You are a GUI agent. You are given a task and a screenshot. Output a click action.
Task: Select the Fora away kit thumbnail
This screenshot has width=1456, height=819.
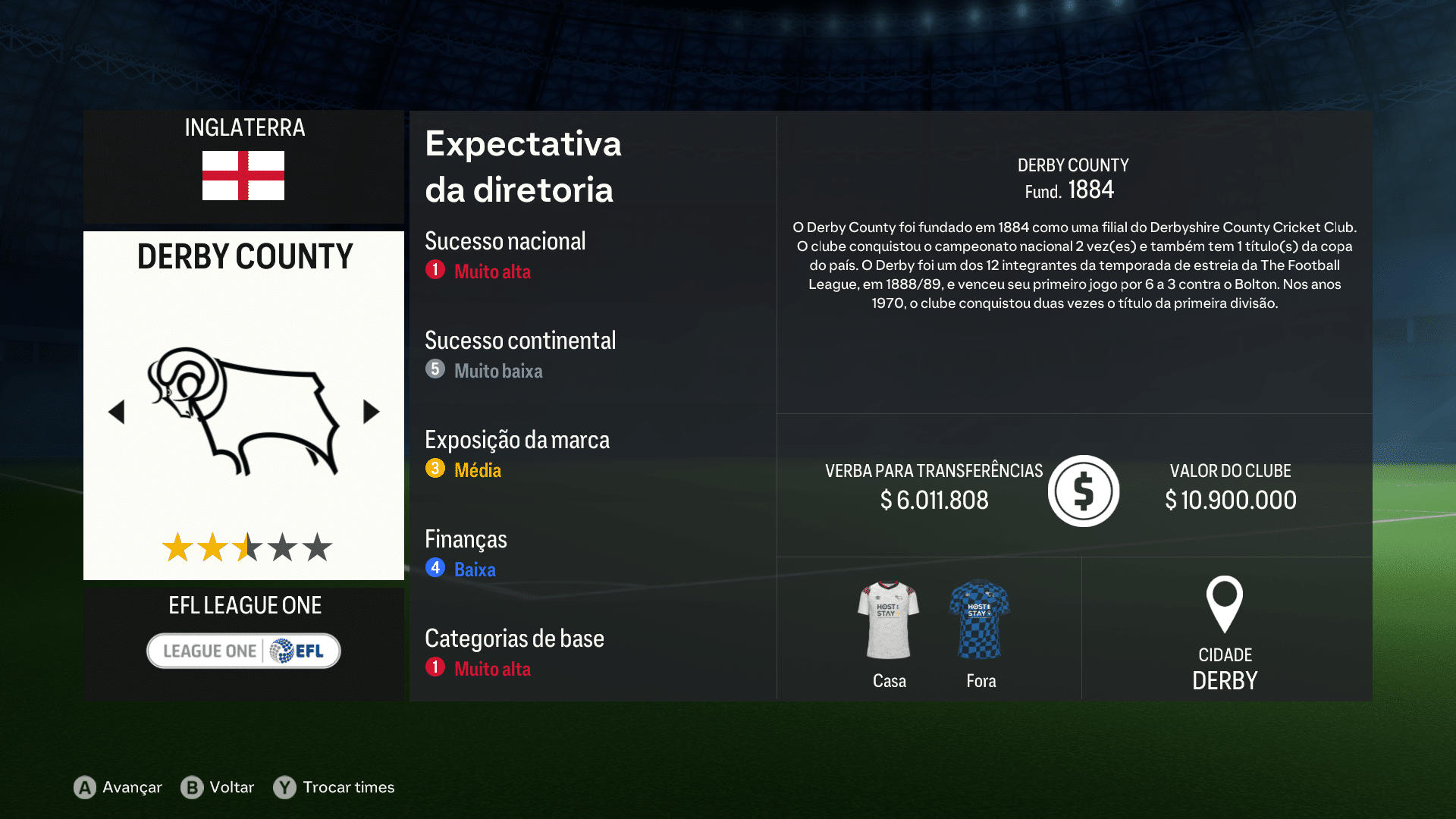pyautogui.click(x=980, y=620)
